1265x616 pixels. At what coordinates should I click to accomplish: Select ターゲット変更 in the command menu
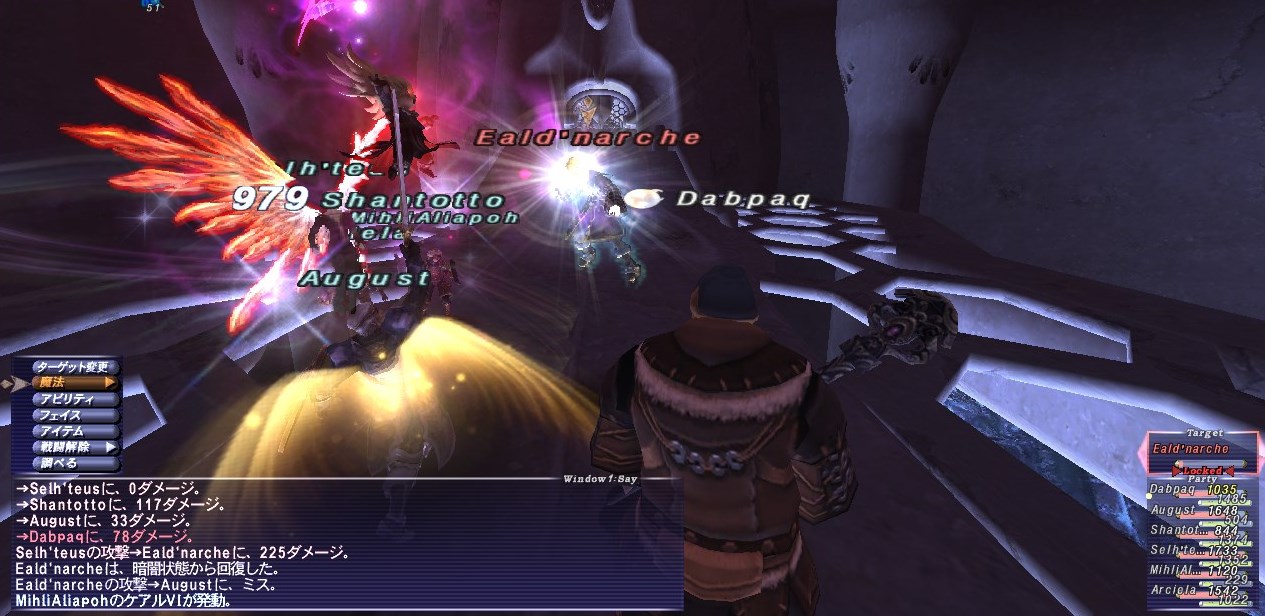click(x=74, y=366)
